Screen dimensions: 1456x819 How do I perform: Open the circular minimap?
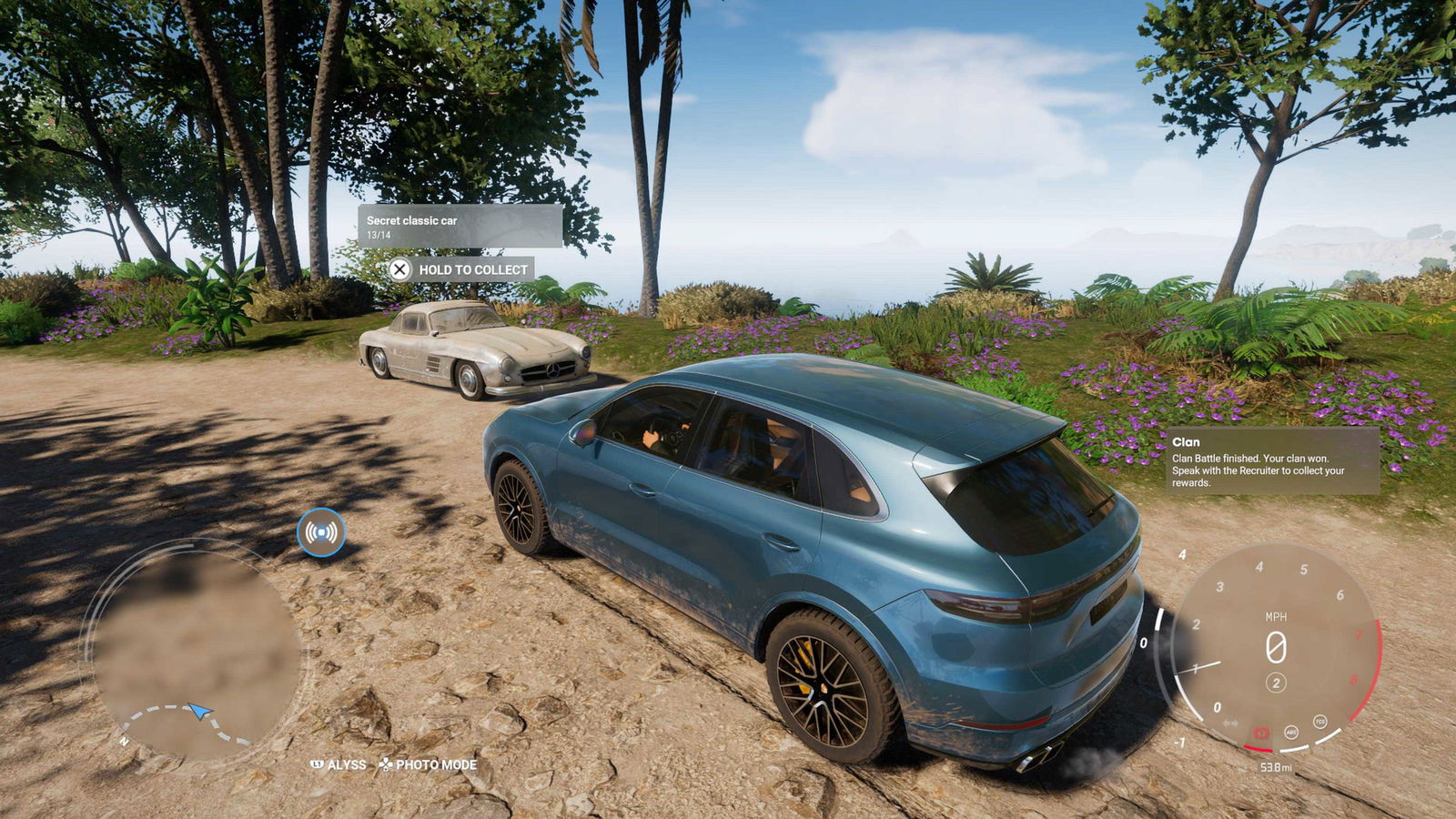coord(194,651)
